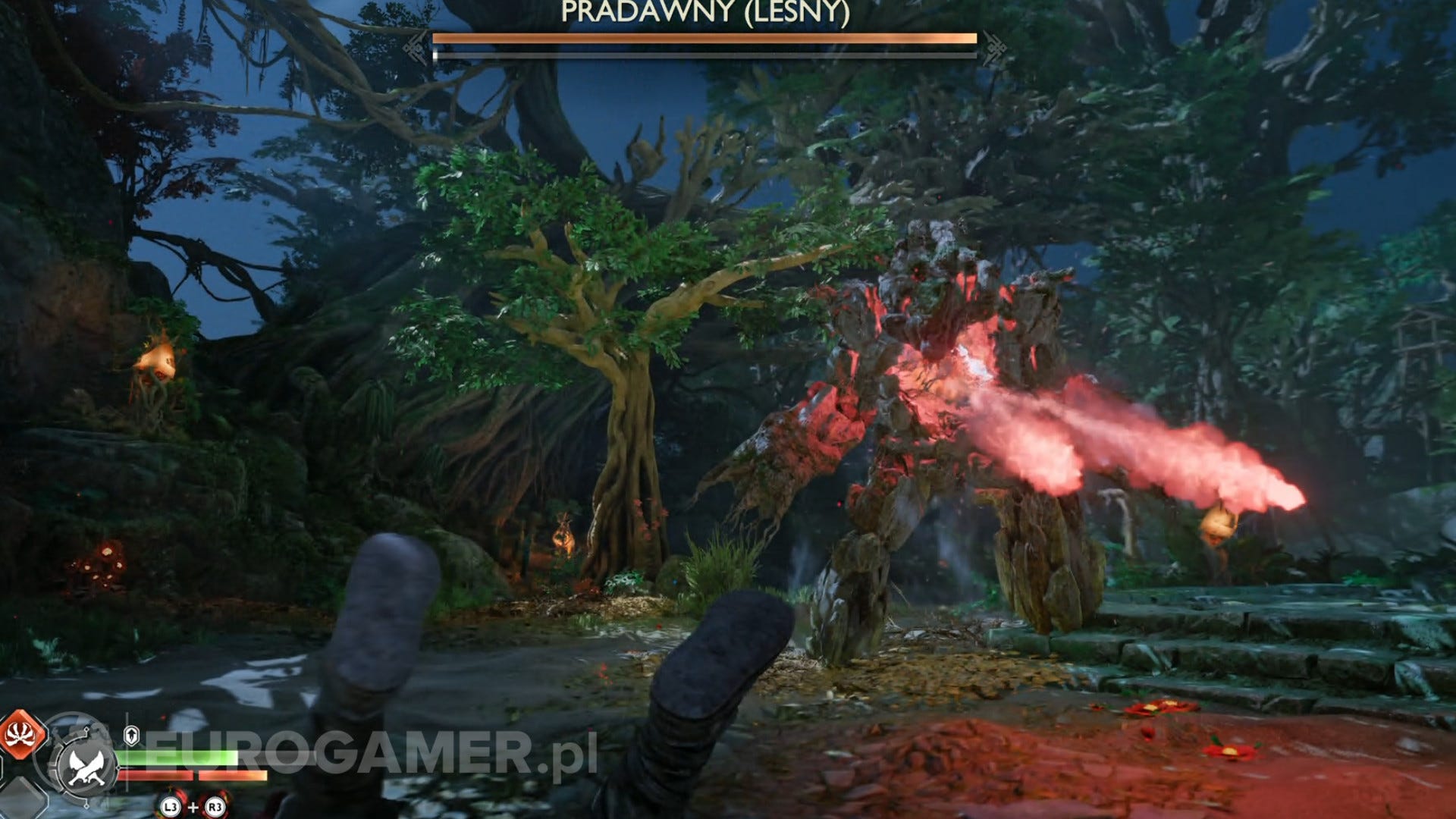Click the plus symbol between L3 and R3
The height and width of the screenshot is (819, 1456).
pos(194,806)
